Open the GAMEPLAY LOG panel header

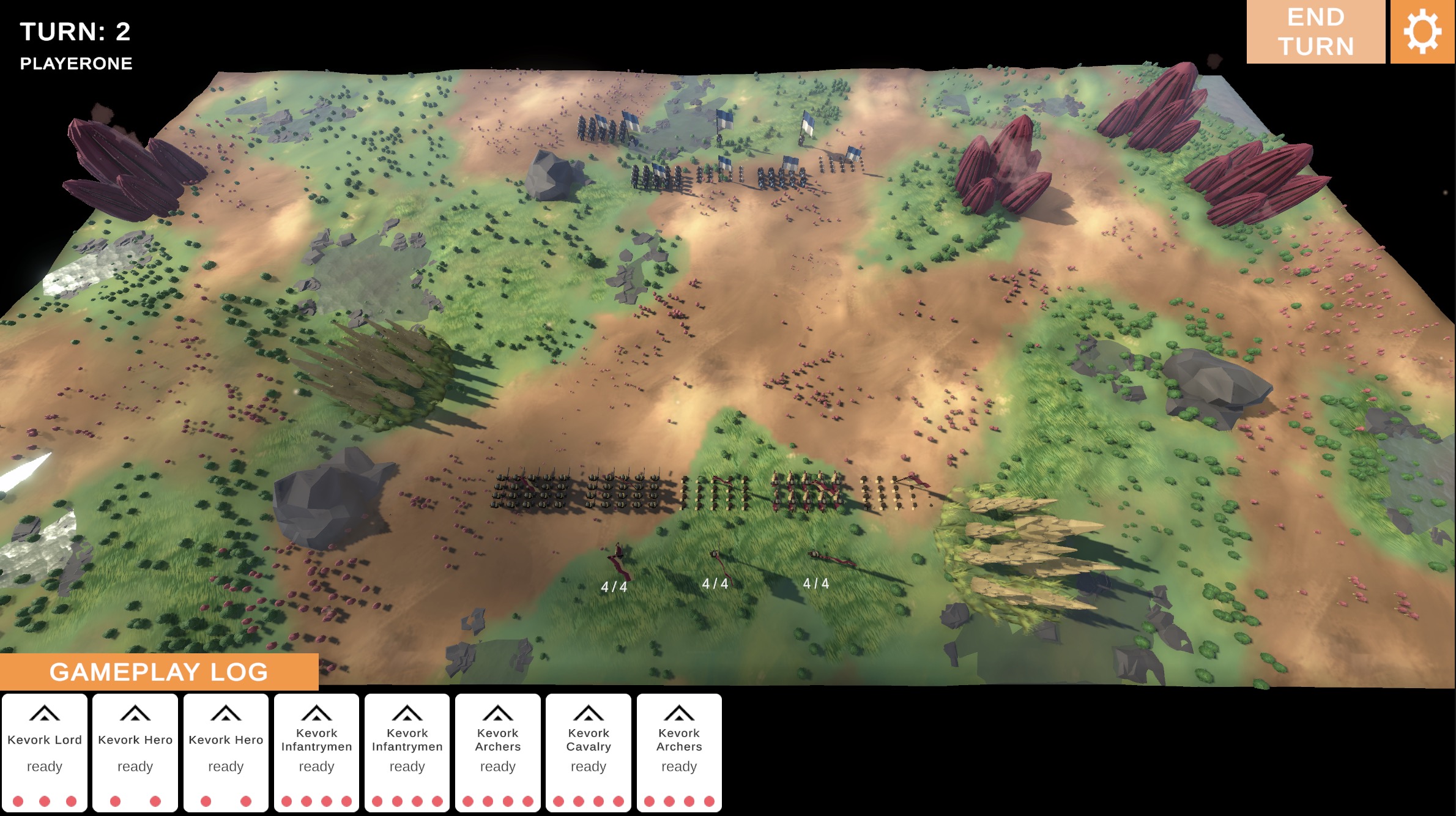(x=159, y=672)
